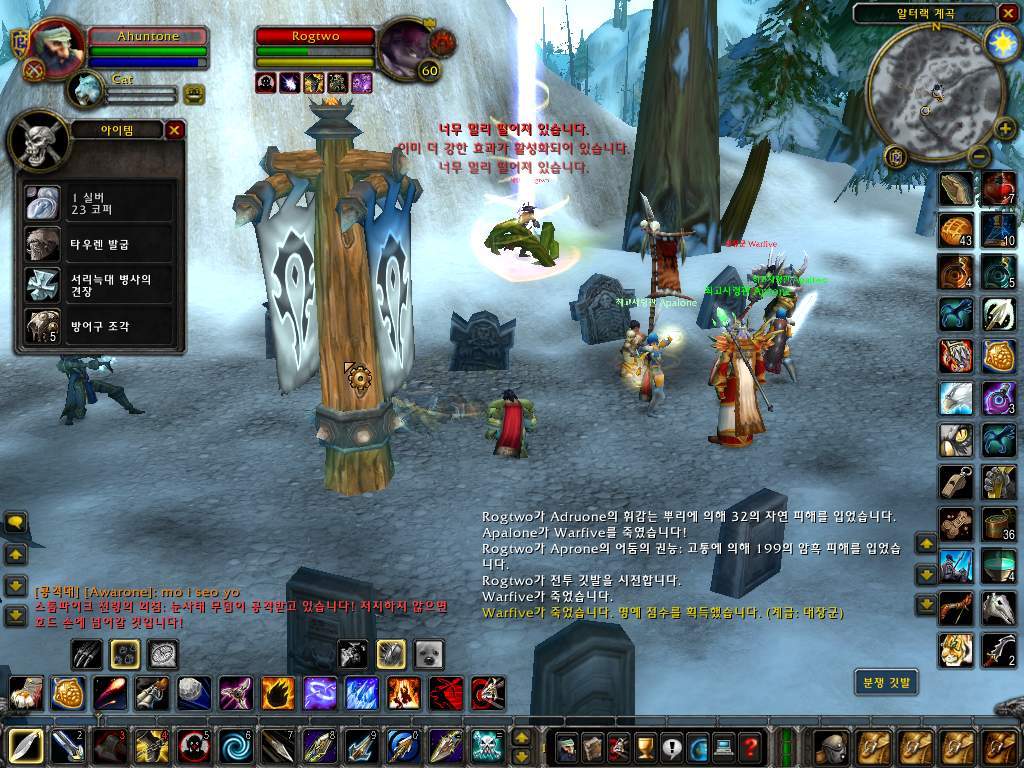Click the sun day-night indicator
The width and height of the screenshot is (1024, 768).
[1000, 42]
